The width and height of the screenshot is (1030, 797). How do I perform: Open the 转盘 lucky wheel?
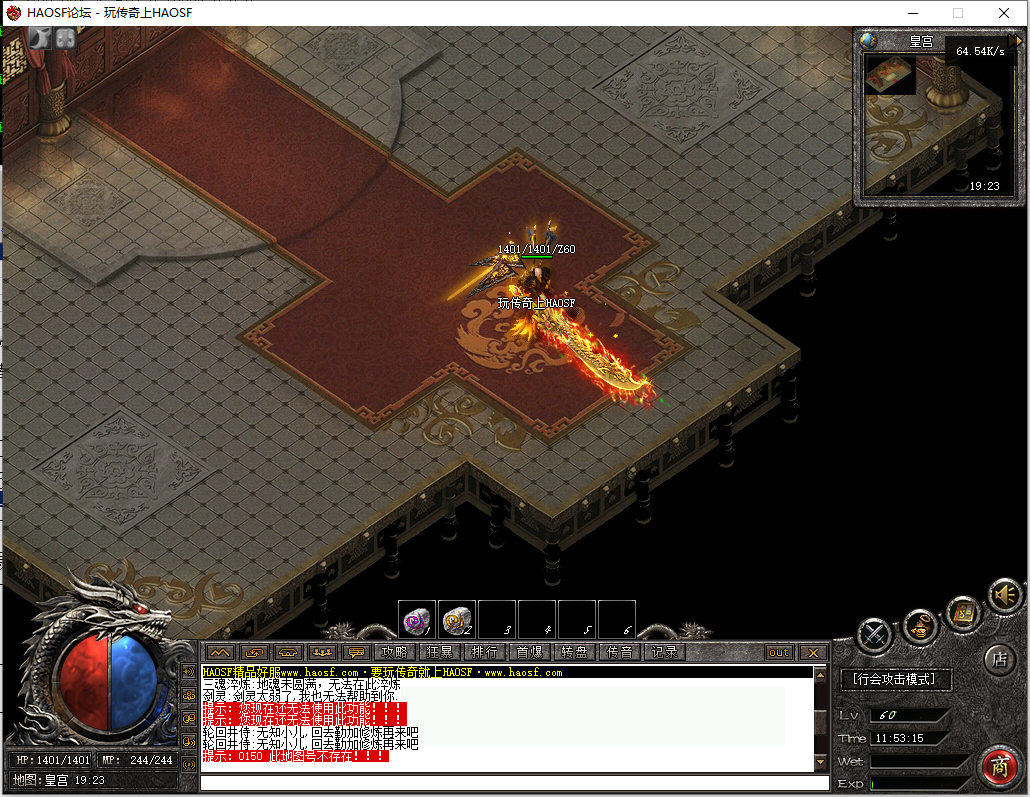click(574, 652)
